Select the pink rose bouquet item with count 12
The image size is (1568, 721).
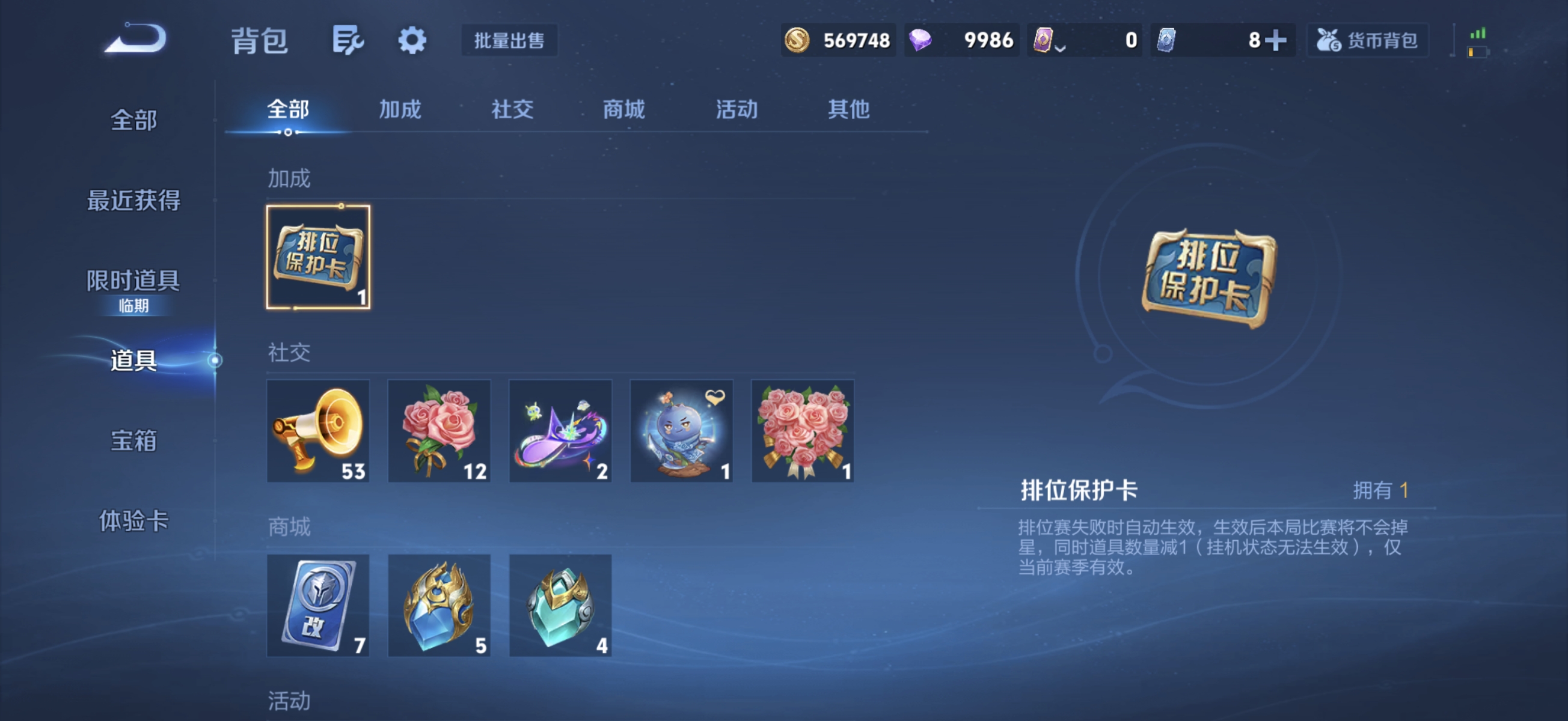click(x=439, y=431)
